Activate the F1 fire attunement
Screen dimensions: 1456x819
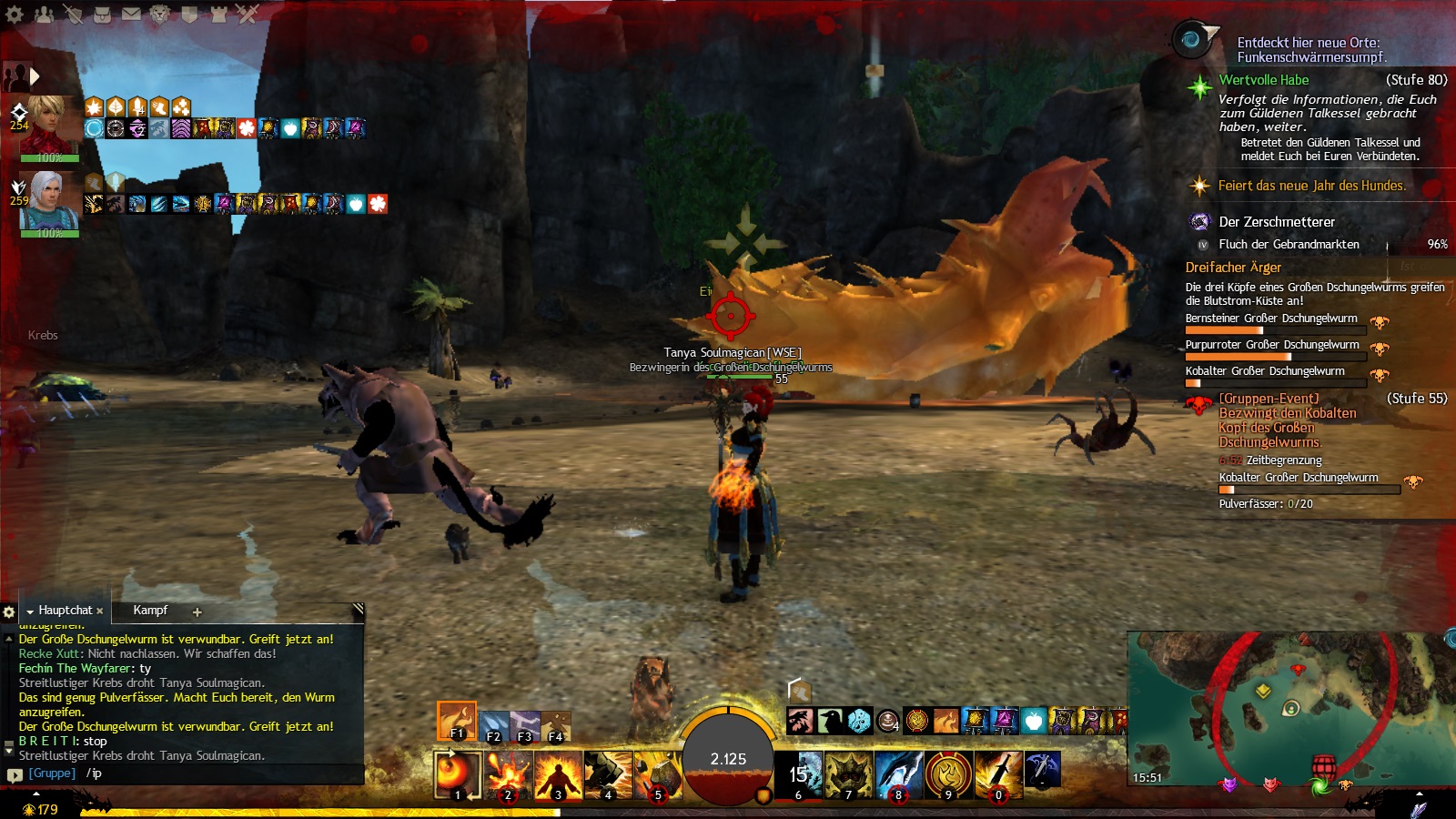[x=456, y=721]
